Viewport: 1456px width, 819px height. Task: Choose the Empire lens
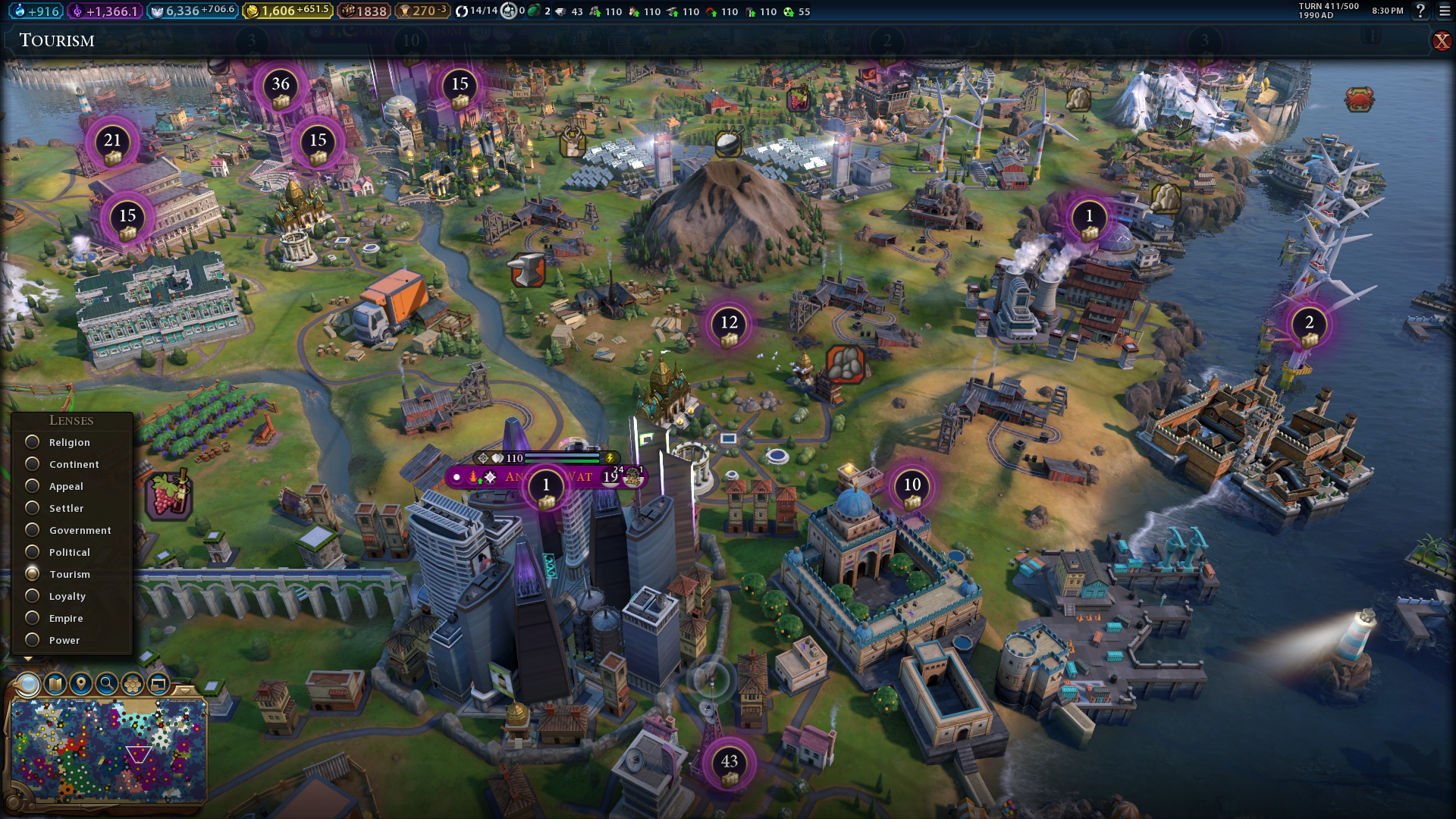33,618
